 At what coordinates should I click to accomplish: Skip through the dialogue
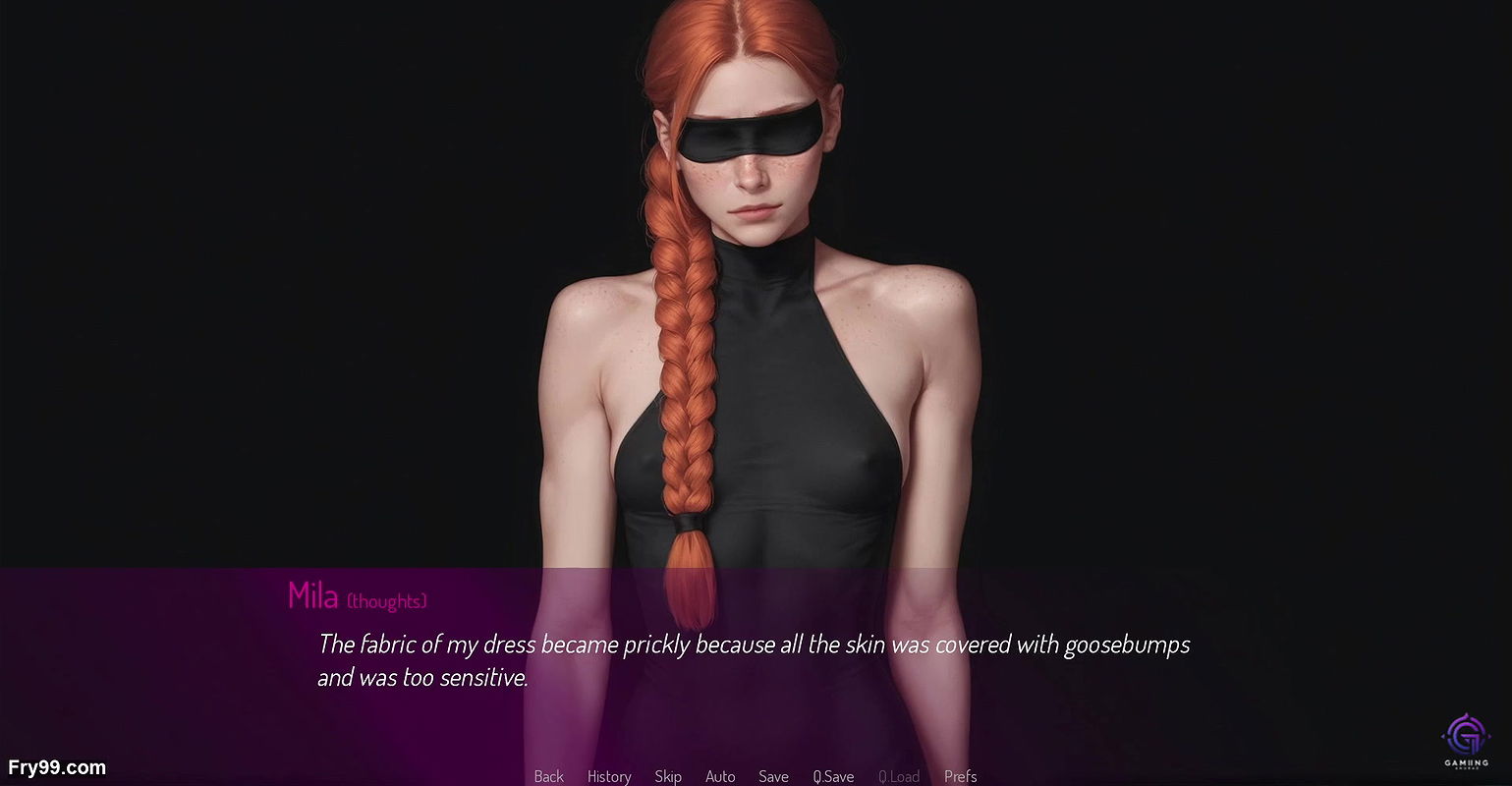(x=668, y=776)
